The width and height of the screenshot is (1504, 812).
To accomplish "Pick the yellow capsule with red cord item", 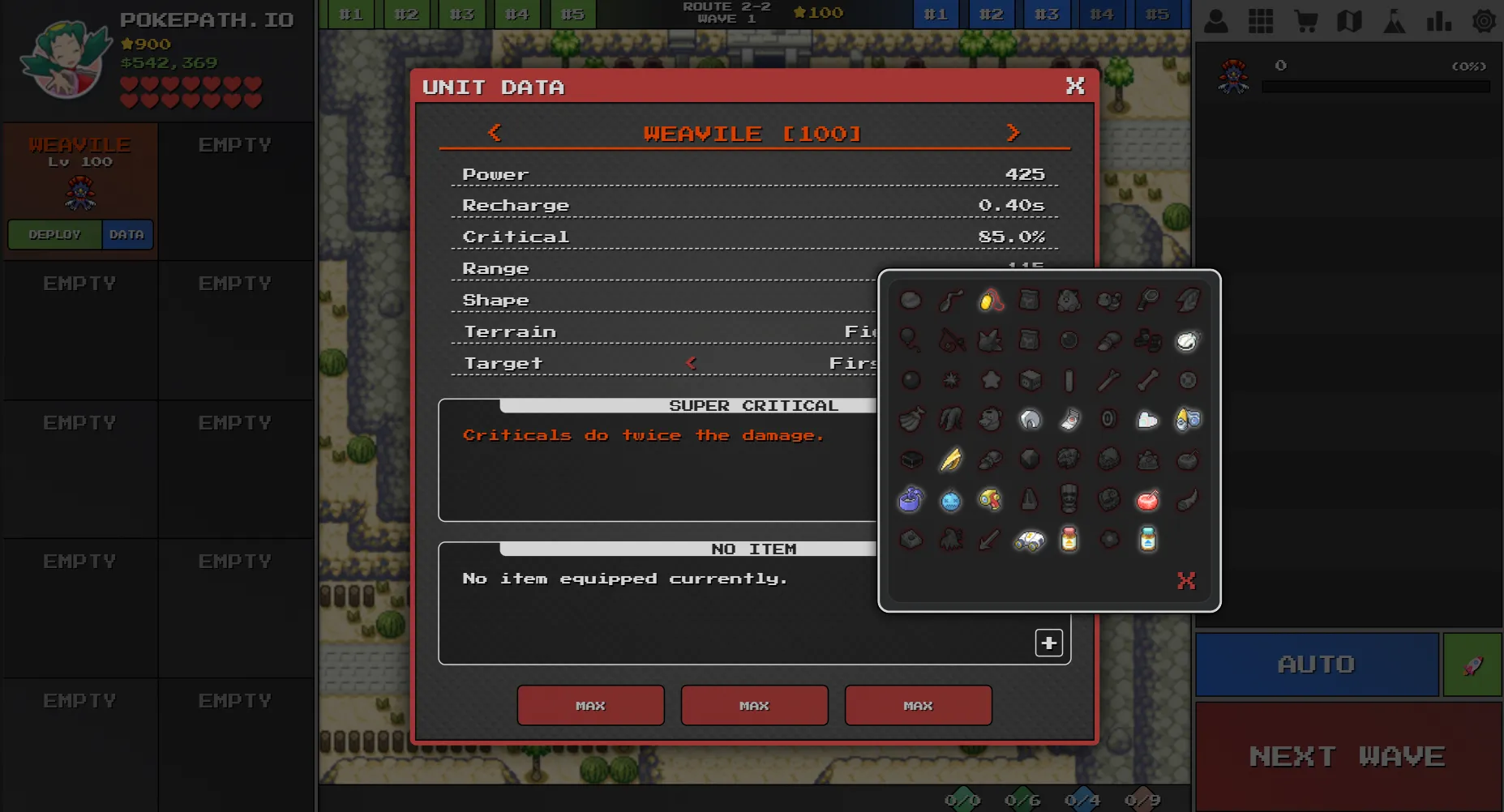I will pyautogui.click(x=989, y=301).
